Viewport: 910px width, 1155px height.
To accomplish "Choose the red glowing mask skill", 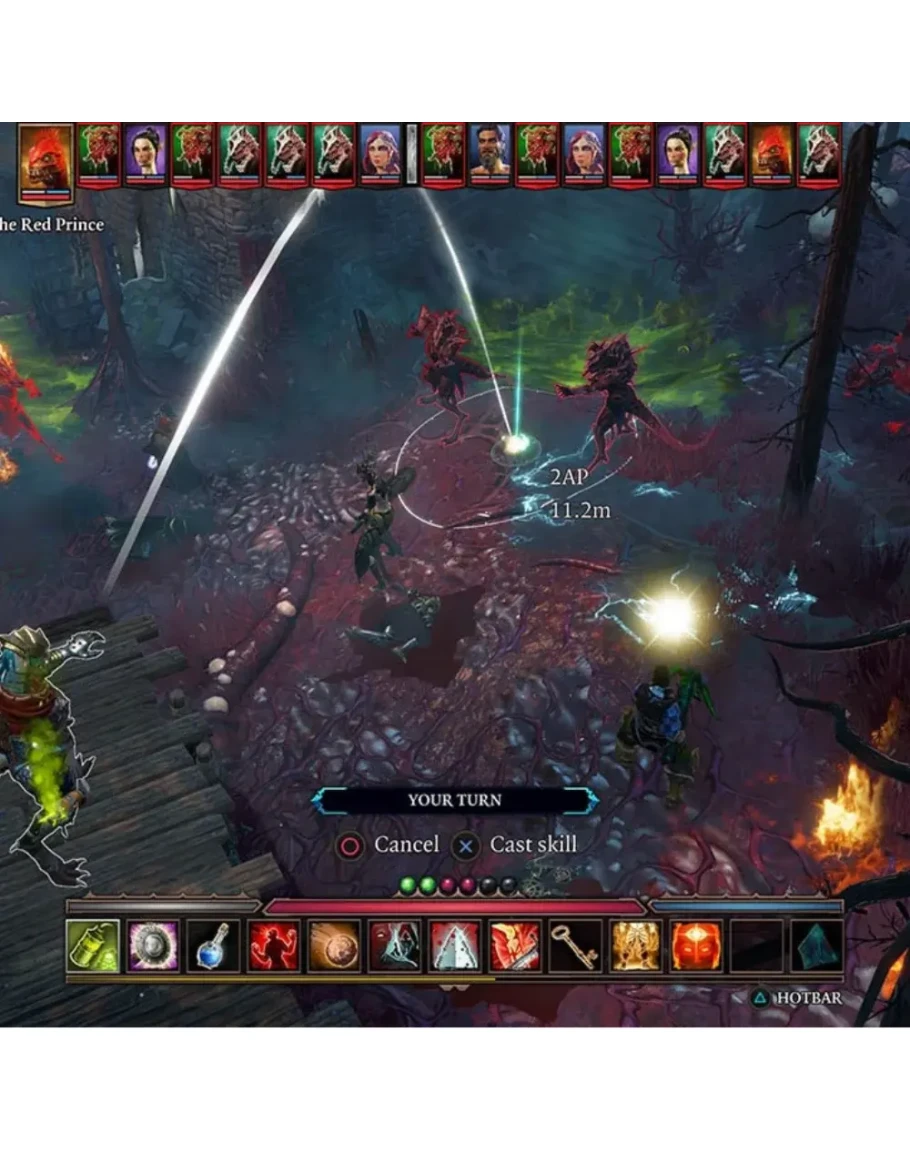I will 696,946.
